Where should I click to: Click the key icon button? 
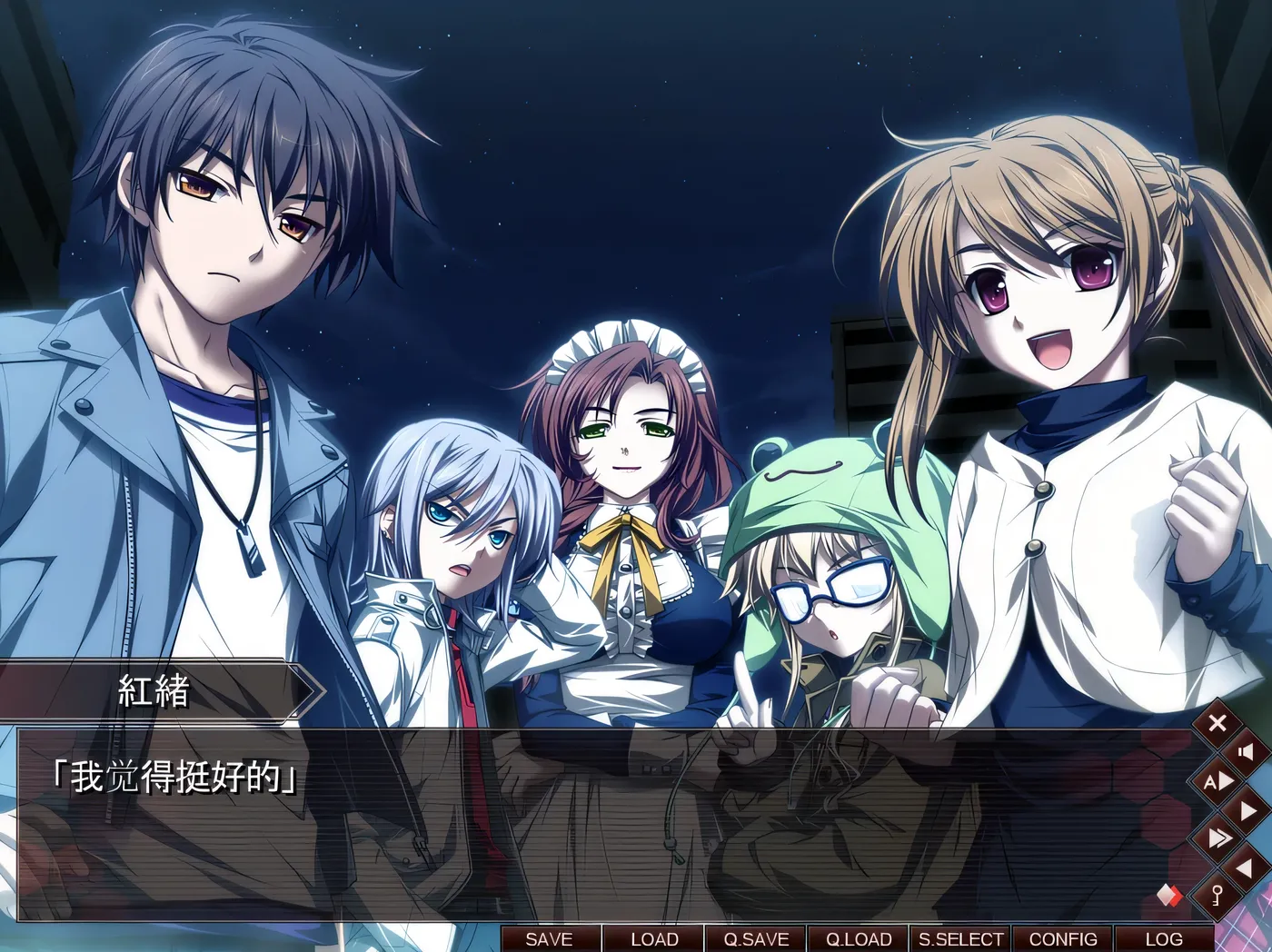point(1217,897)
